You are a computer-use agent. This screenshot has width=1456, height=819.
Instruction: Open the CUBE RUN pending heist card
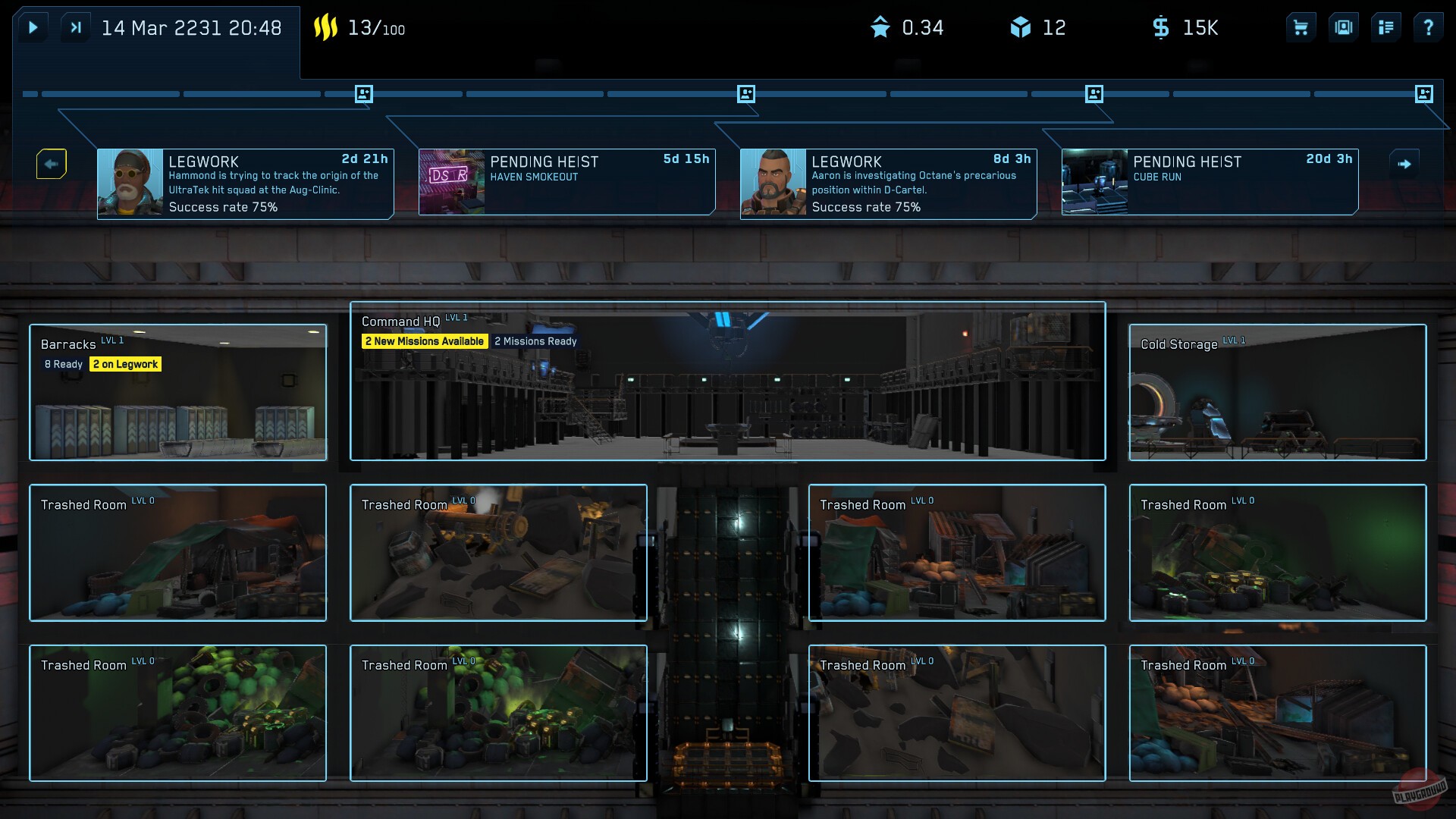coord(1209,182)
